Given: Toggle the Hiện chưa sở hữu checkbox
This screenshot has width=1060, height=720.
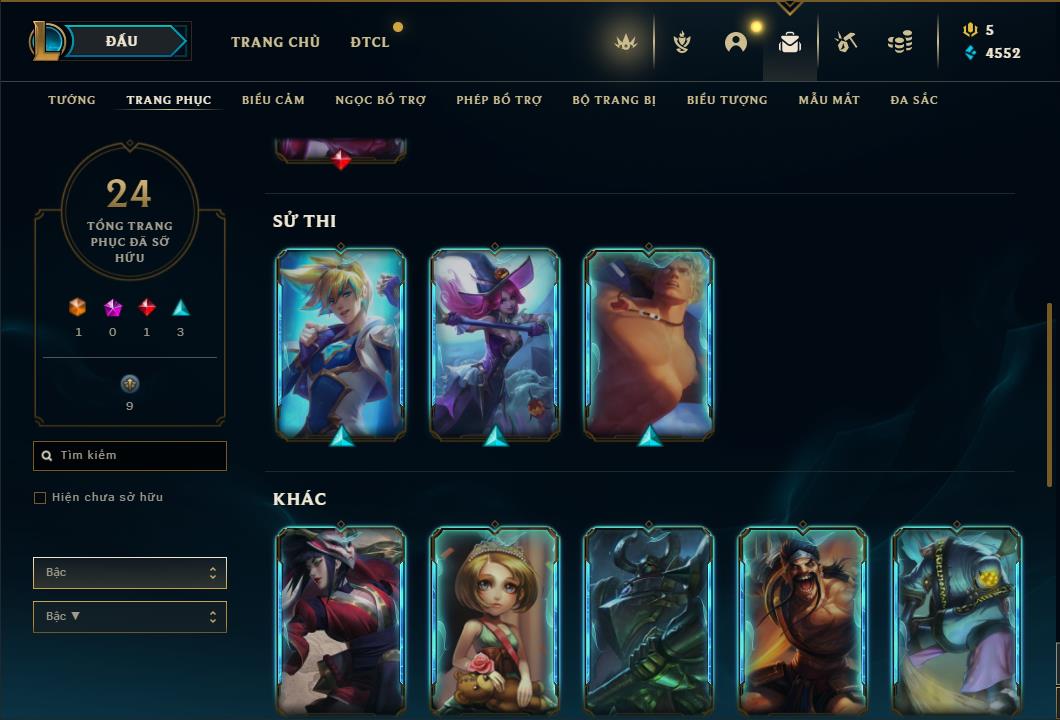Looking at the screenshot, I should coord(40,498).
